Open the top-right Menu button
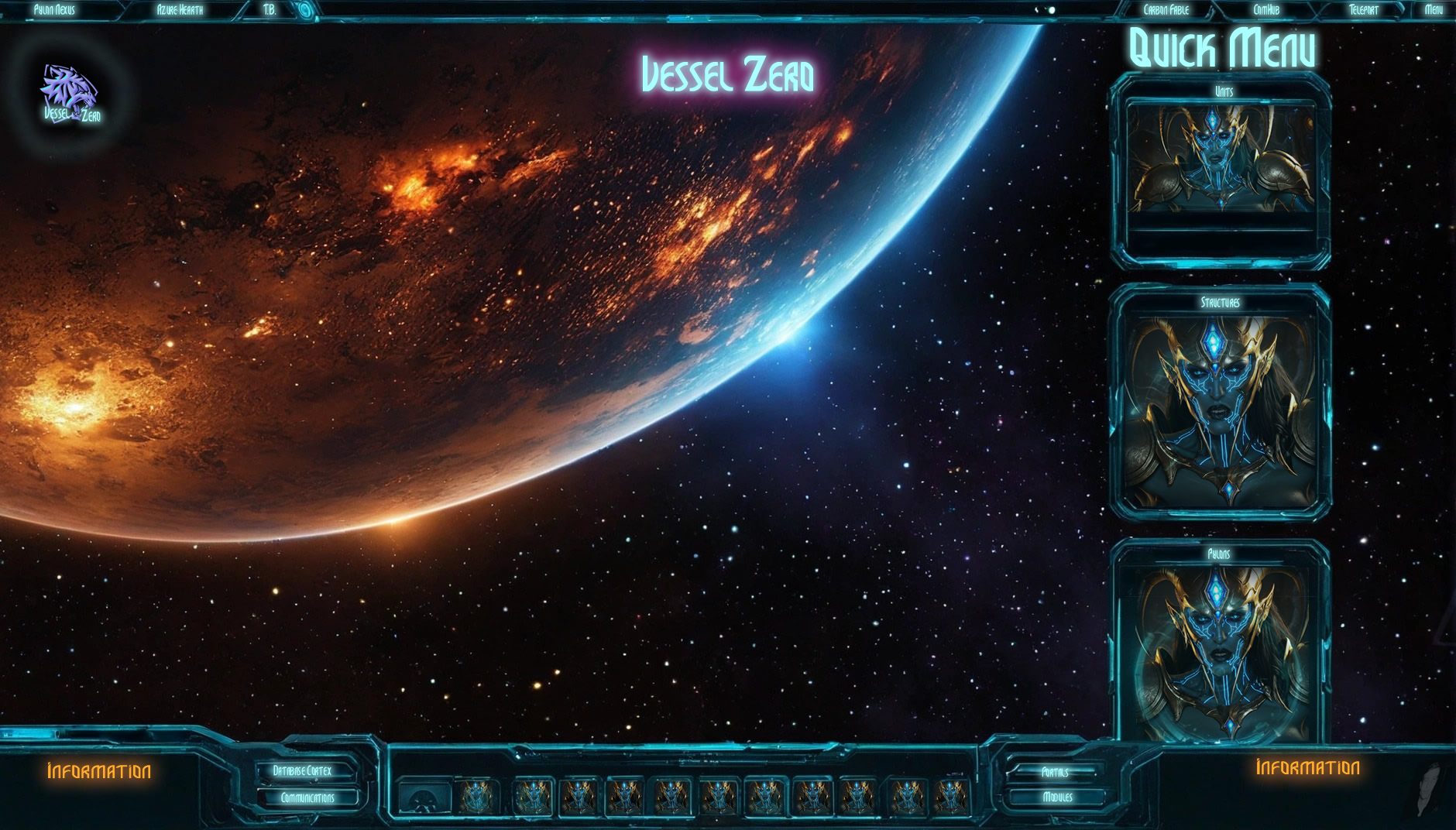Viewport: 1456px width, 830px height. coord(1434,10)
